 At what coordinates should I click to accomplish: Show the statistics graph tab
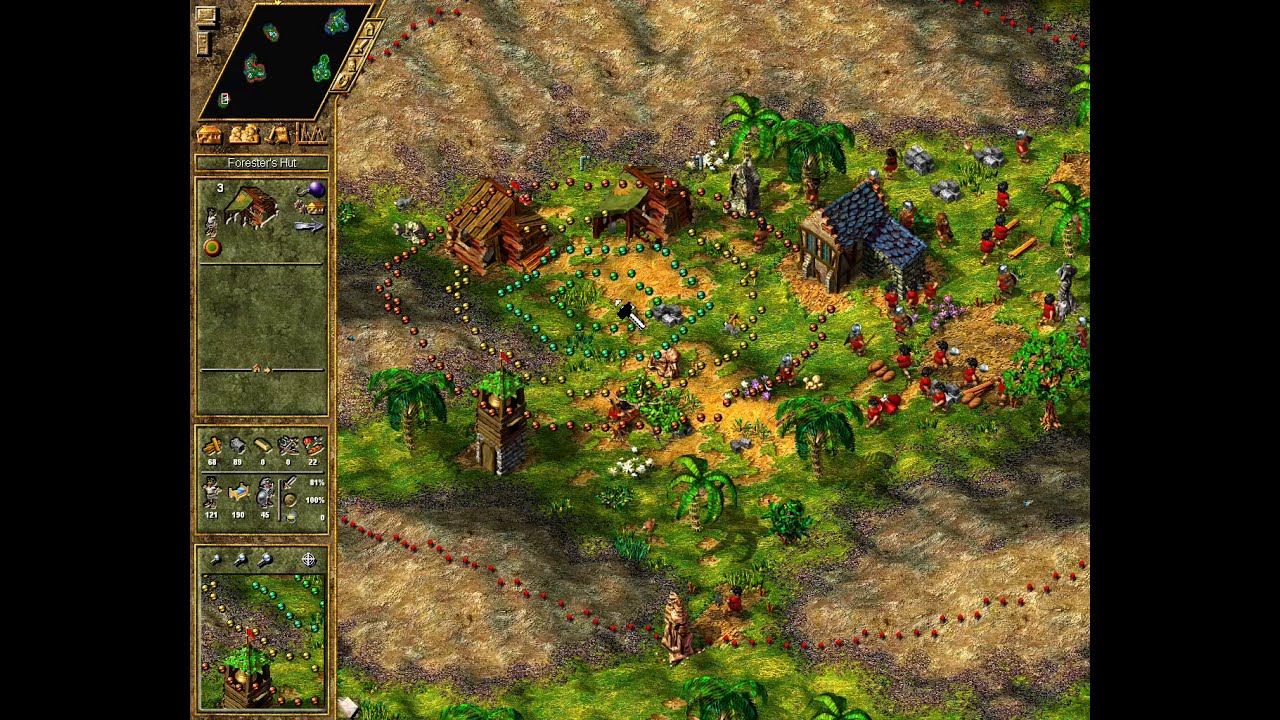(312, 134)
